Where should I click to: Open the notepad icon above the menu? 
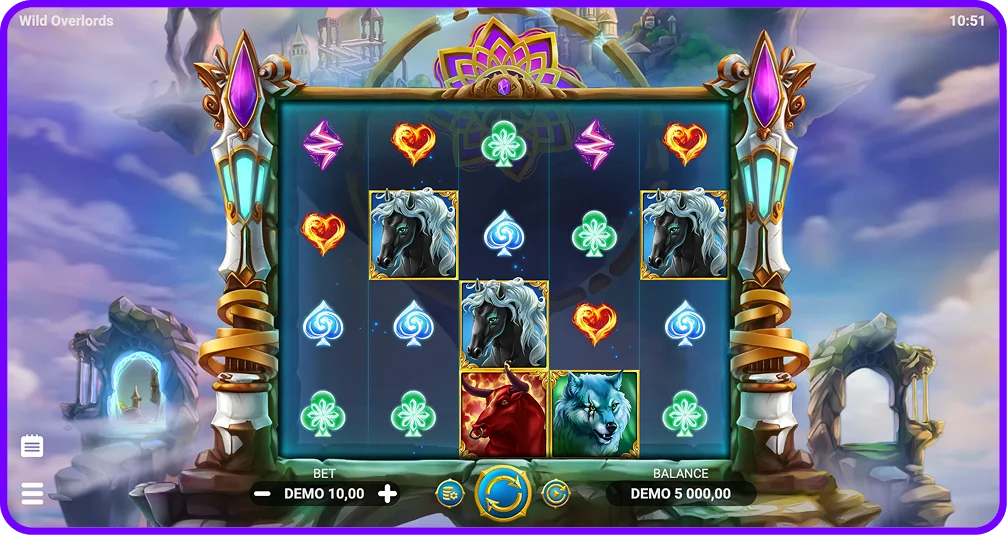32,446
